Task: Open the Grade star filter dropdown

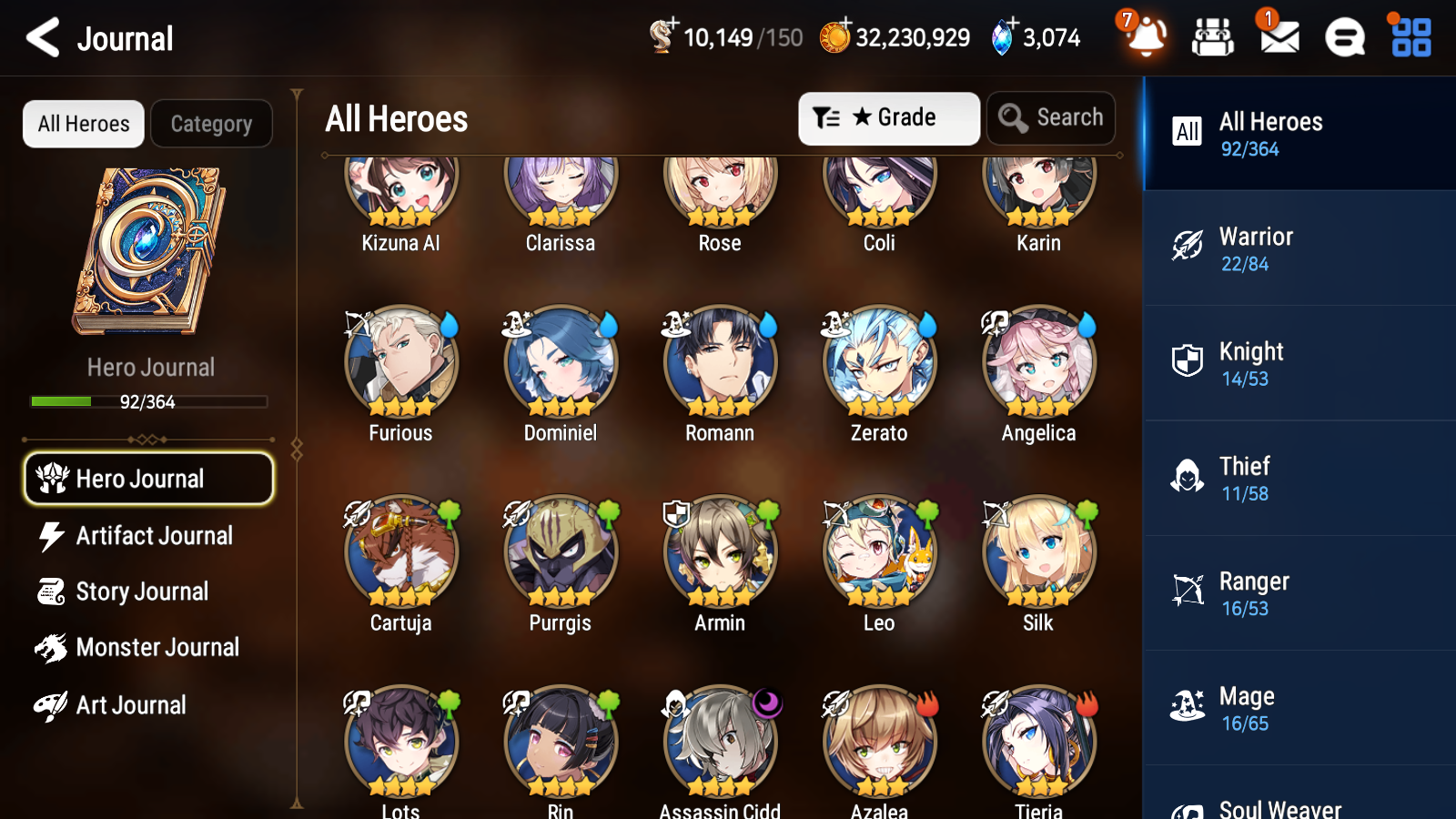Action: [888, 117]
